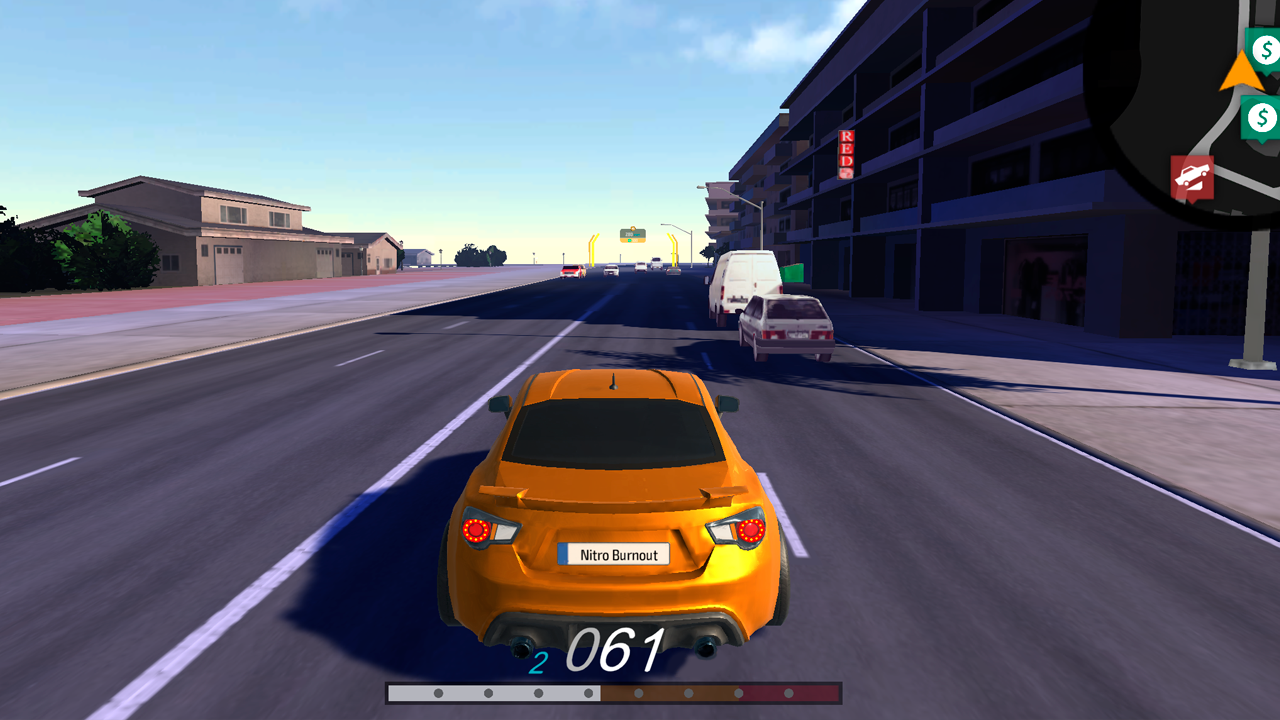Click the first RPM dot on the bar

[437, 692]
